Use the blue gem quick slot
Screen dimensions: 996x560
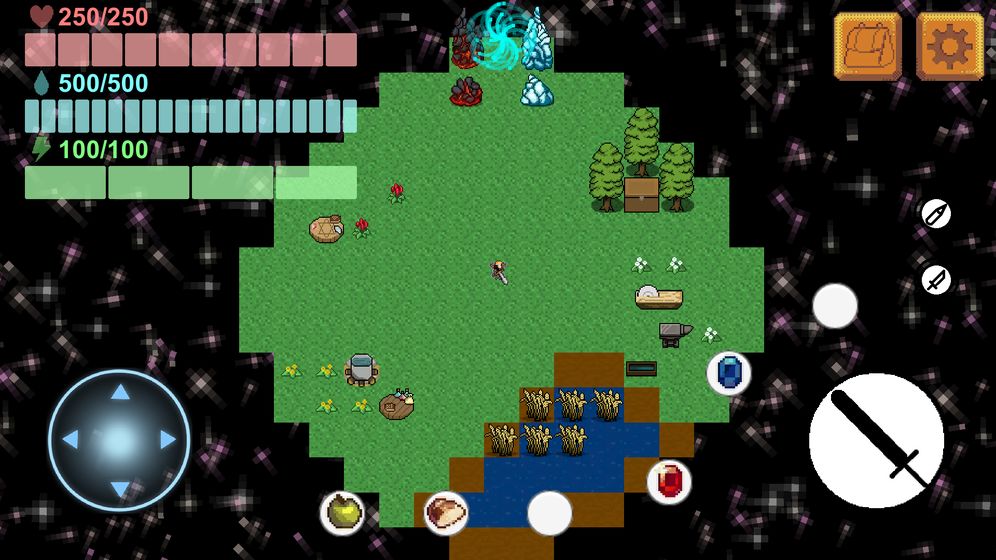coord(729,373)
